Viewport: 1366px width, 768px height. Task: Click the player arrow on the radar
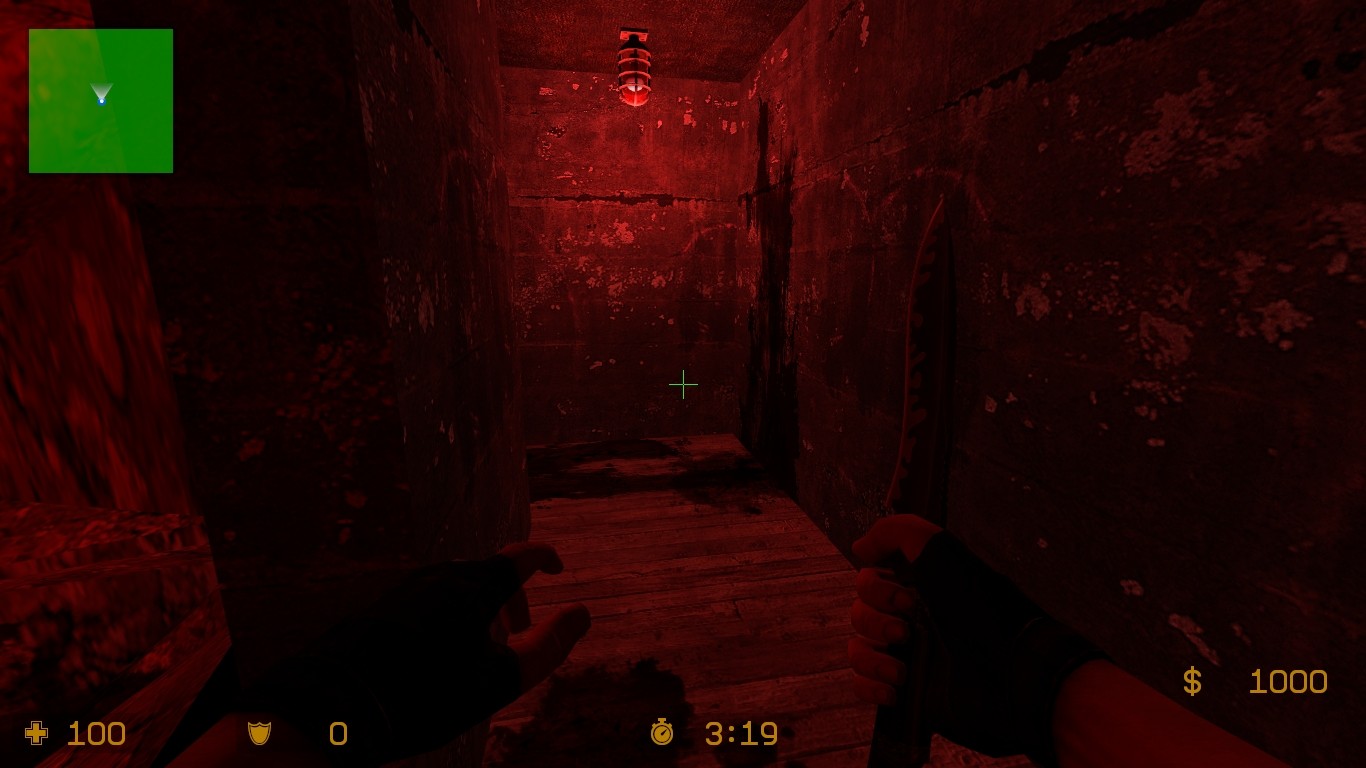click(x=103, y=97)
